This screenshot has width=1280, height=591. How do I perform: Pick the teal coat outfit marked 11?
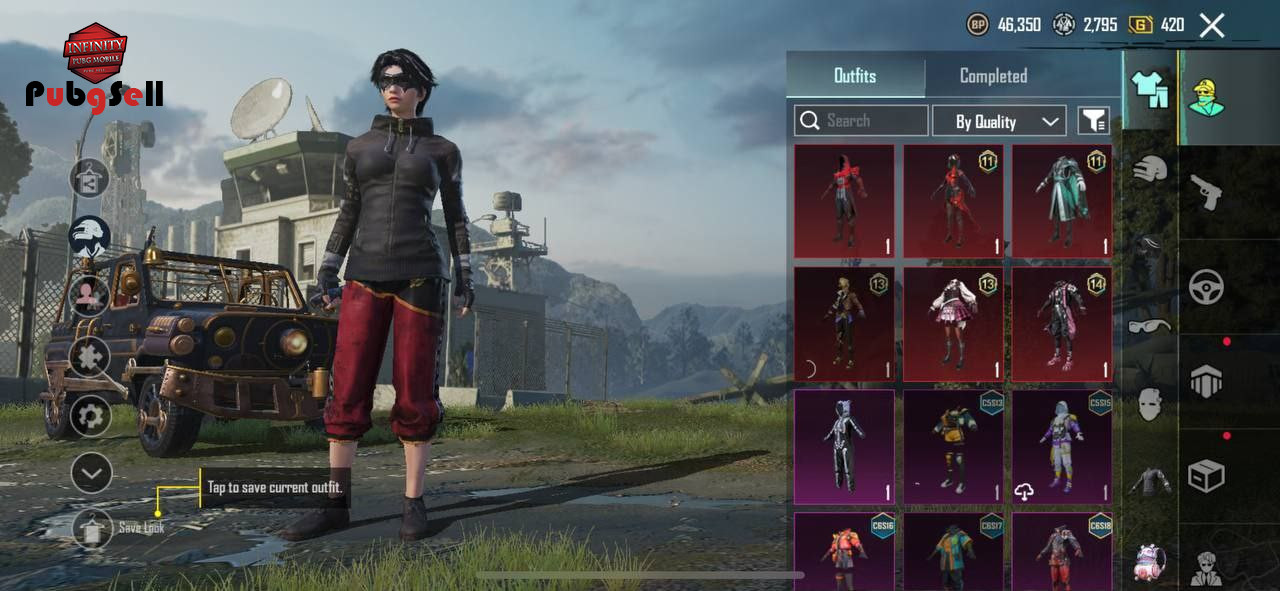tap(1062, 201)
